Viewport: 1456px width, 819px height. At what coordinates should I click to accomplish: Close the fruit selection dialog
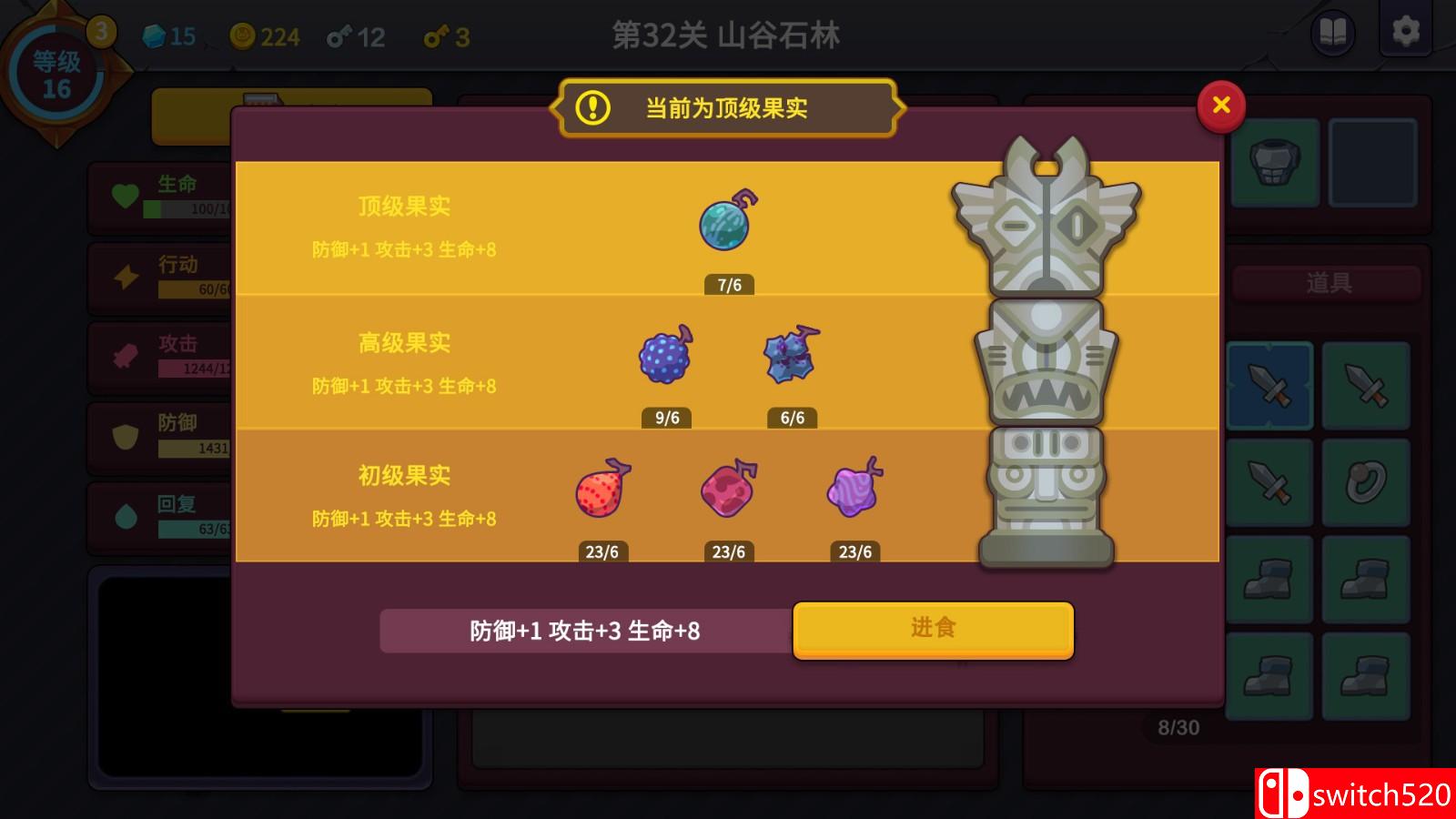[1220, 106]
